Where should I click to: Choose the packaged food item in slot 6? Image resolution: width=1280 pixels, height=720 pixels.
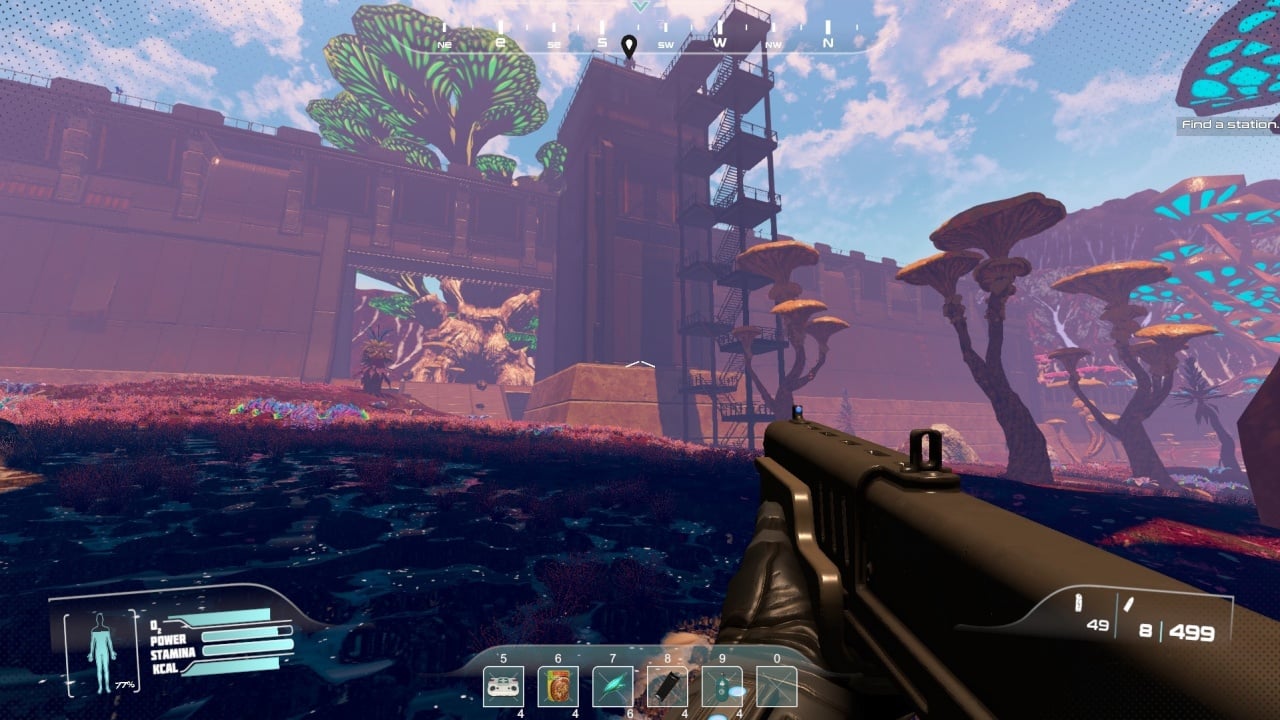[558, 687]
